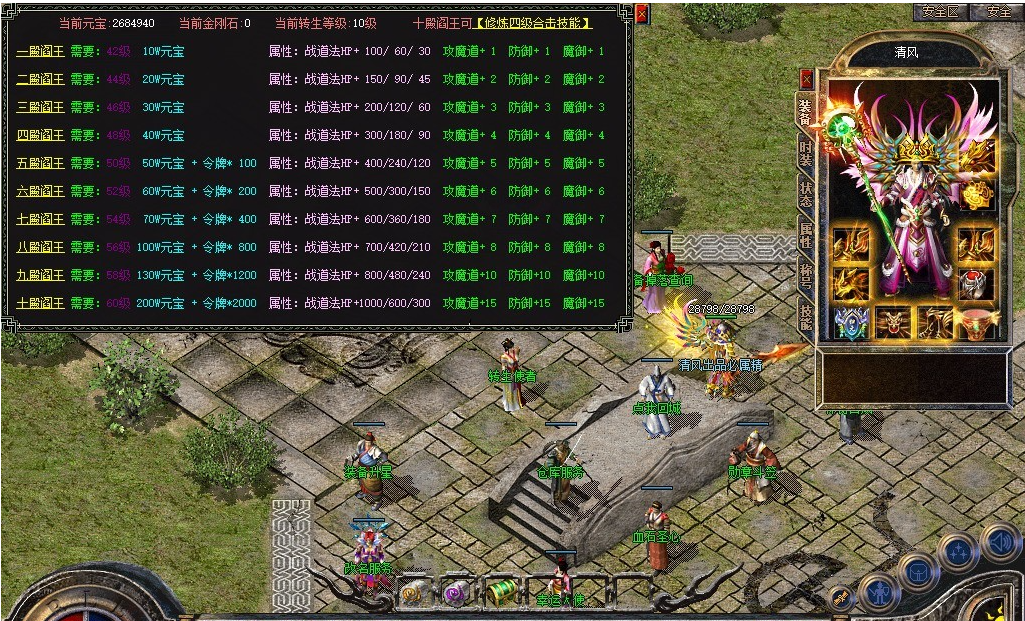Click the blue medal equipment slot

[x=850, y=323]
